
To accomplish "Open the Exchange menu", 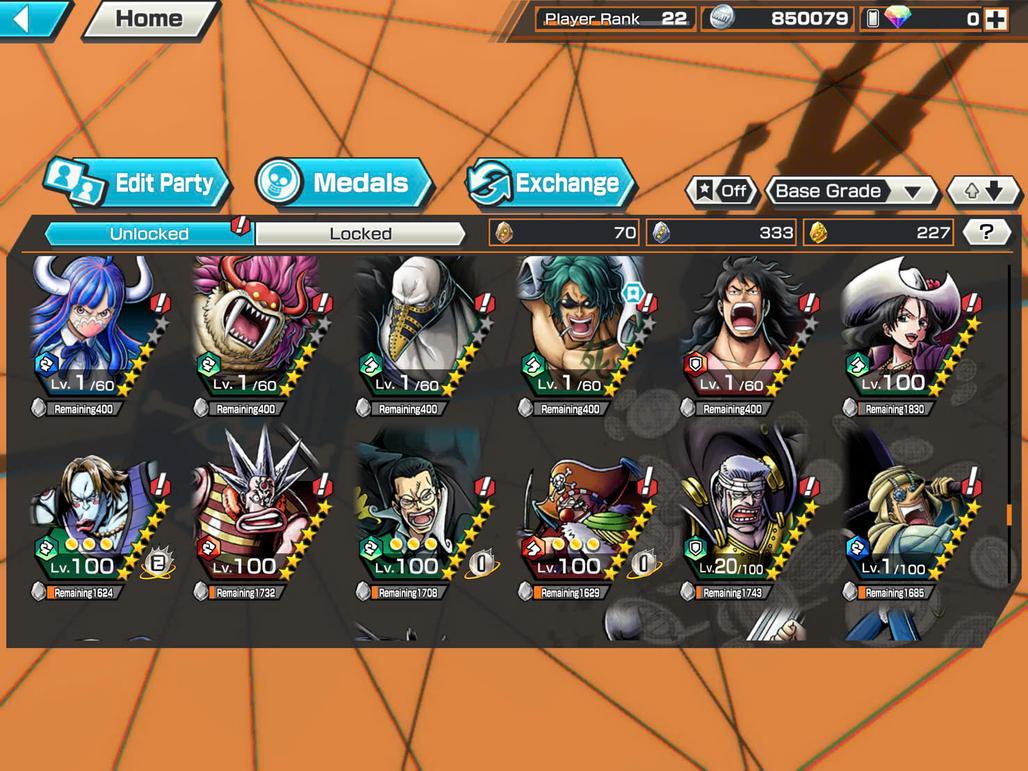I will pyautogui.click(x=551, y=184).
